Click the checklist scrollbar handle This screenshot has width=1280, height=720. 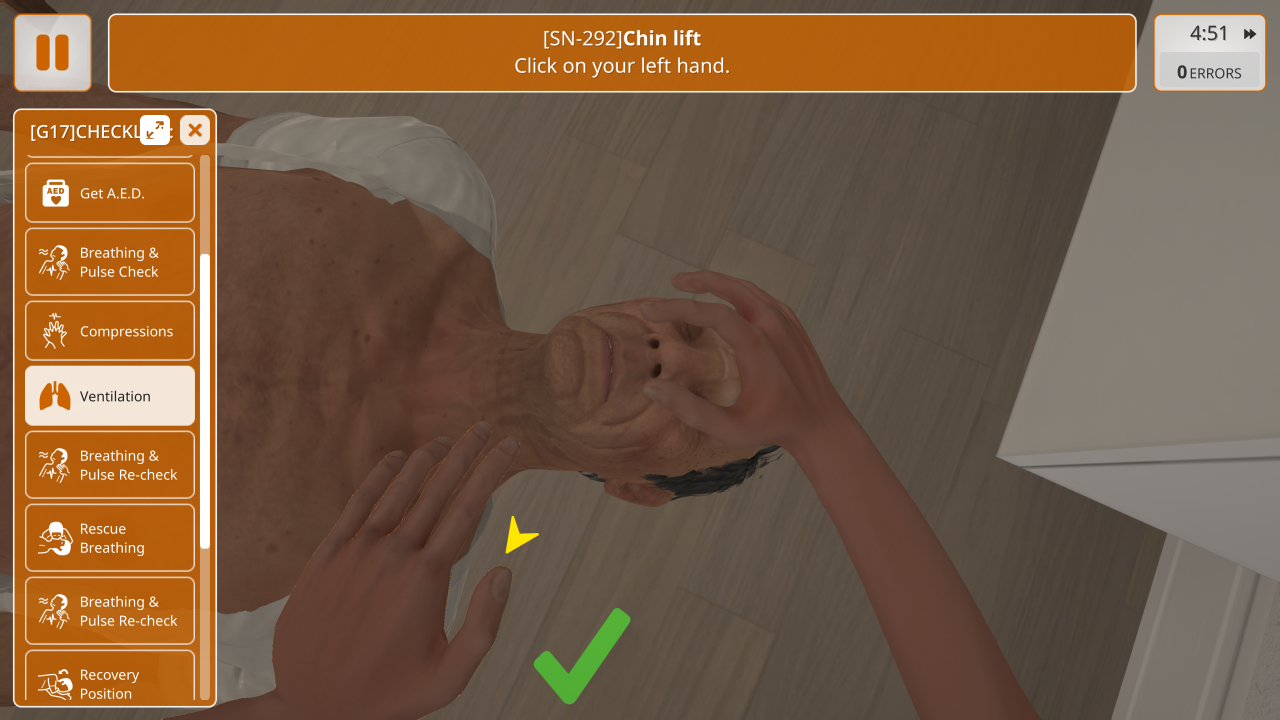coord(205,400)
